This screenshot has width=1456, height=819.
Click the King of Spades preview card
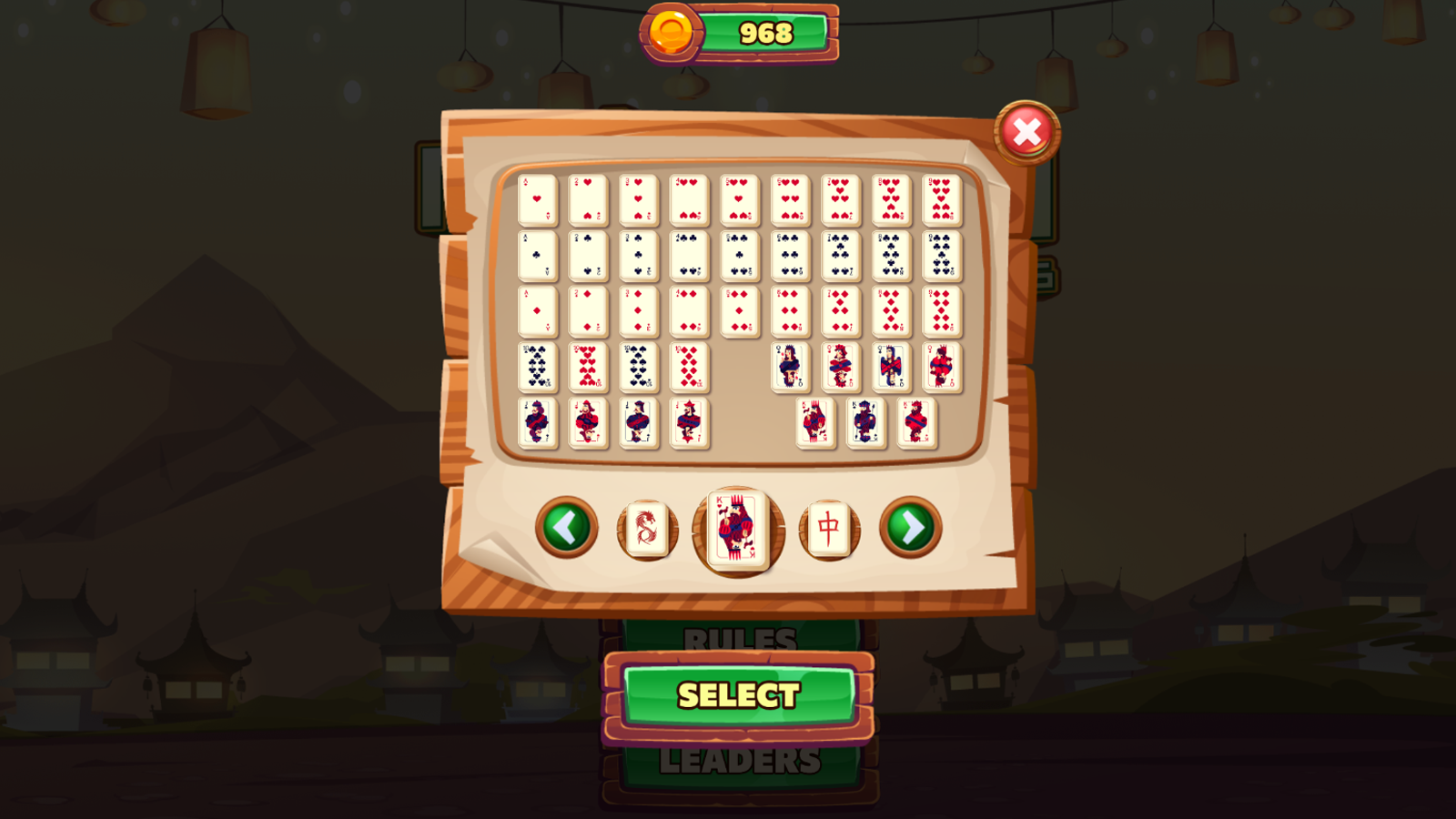pos(864,421)
